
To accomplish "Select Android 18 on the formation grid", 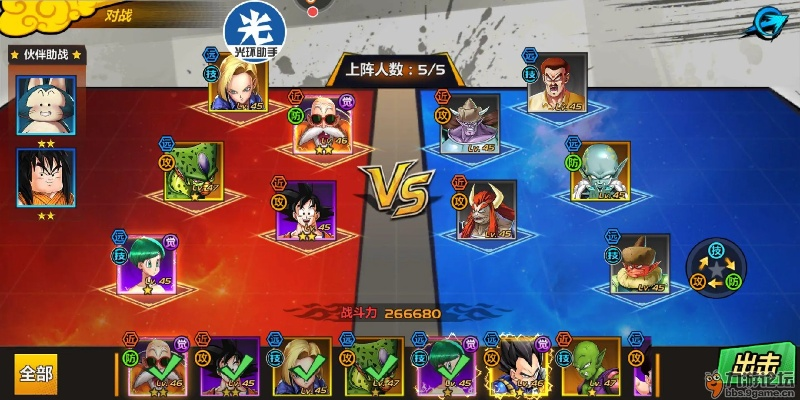I will (240, 87).
